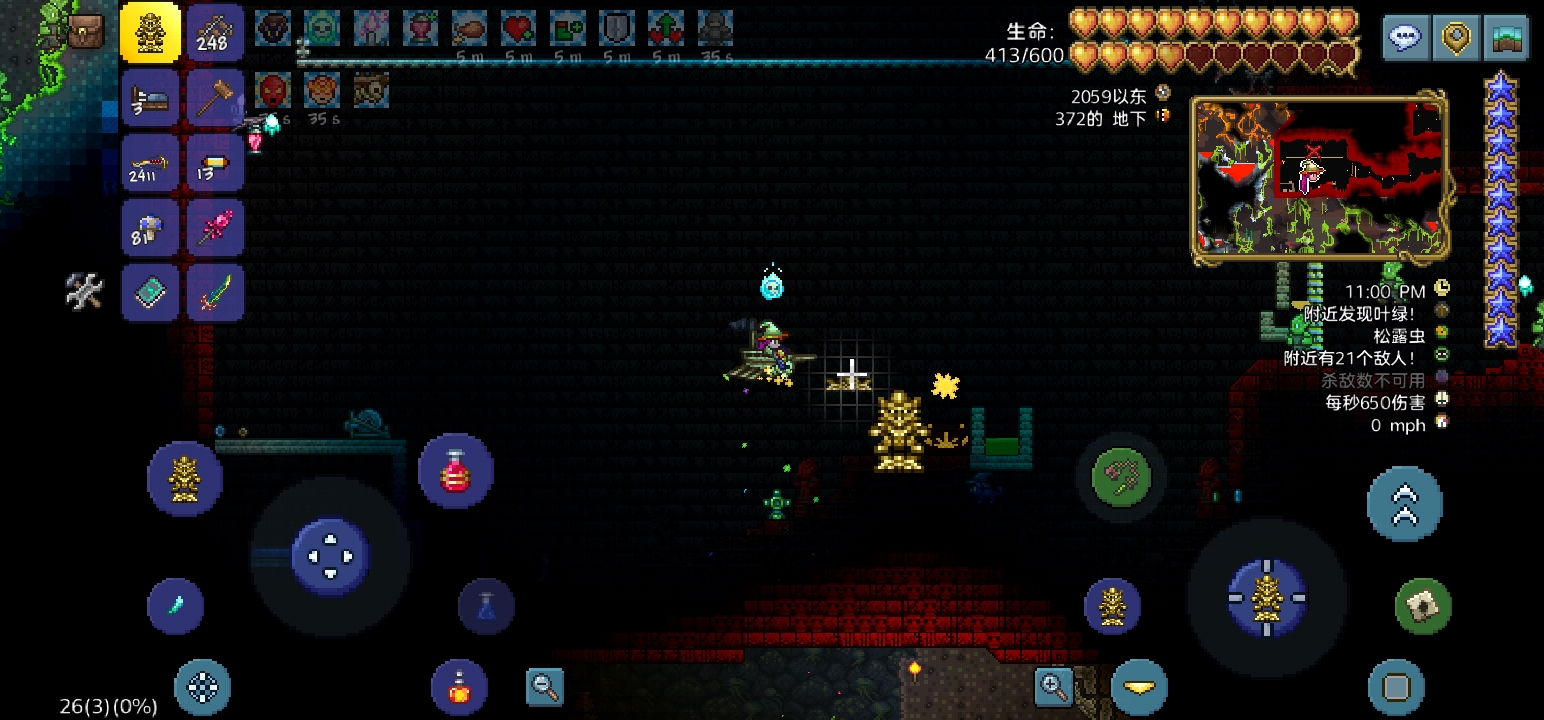Toggle the smart cursor crosshair button
The image size is (1544, 720).
(x=202, y=687)
